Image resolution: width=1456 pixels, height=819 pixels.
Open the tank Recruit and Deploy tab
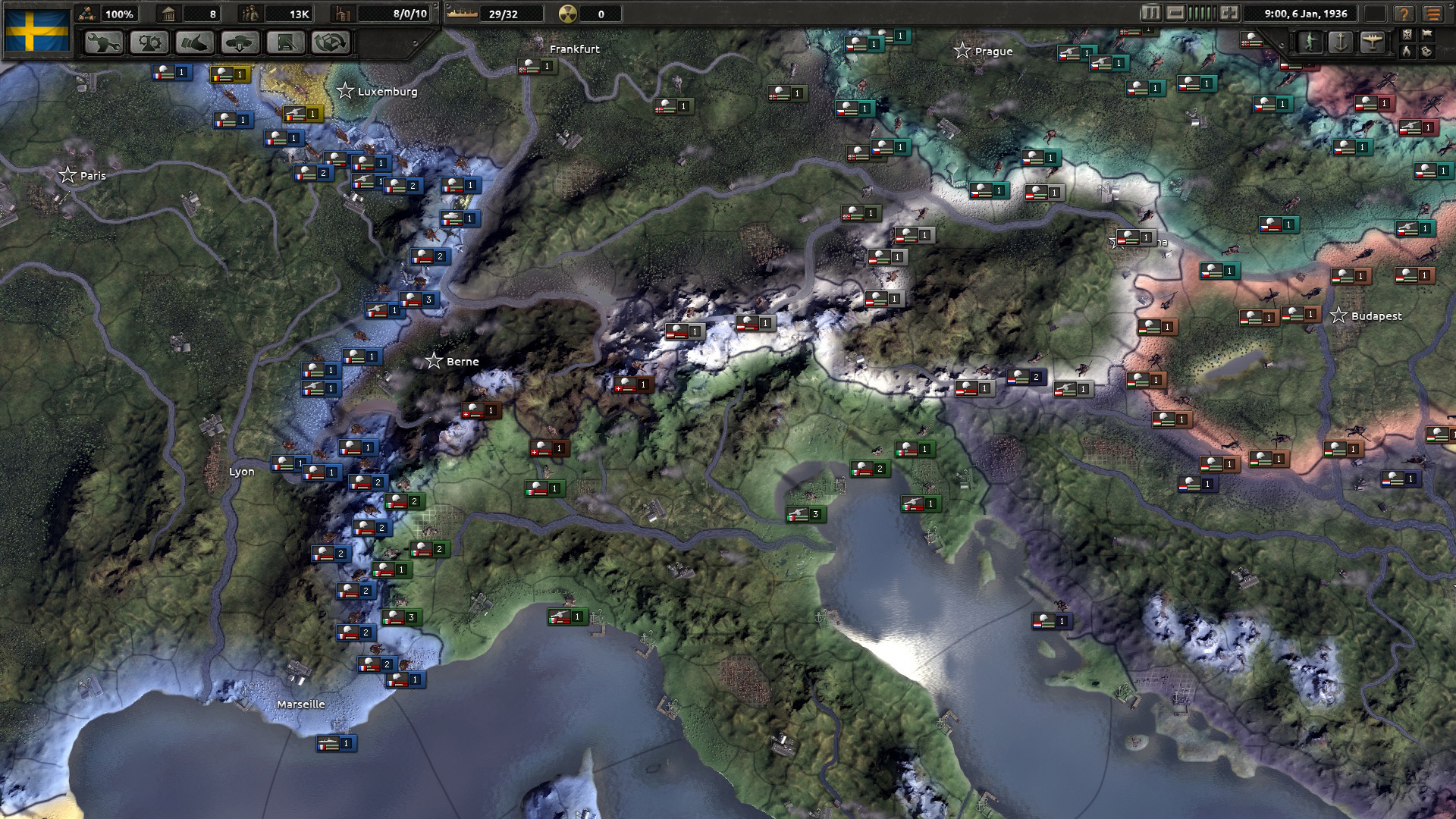tap(240, 42)
